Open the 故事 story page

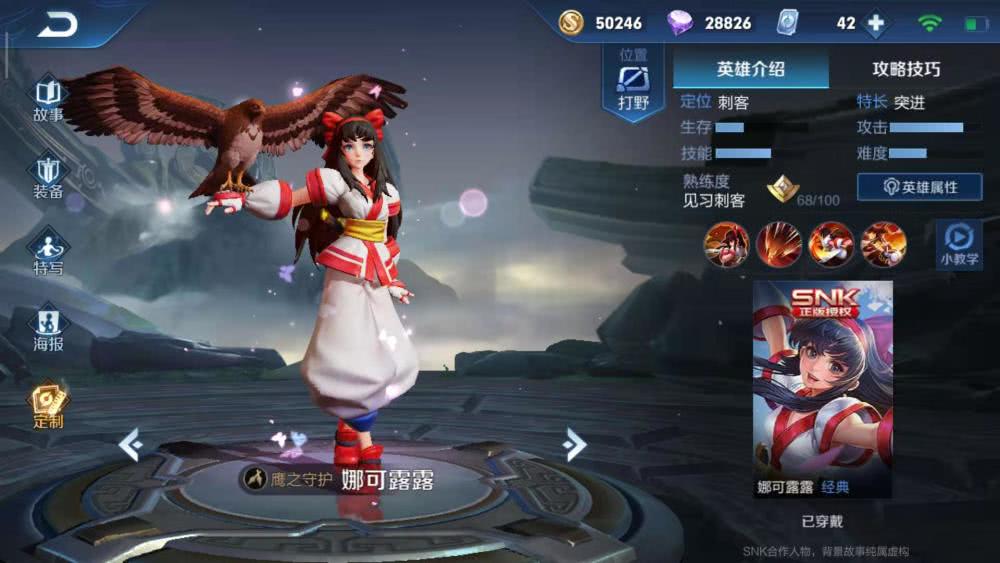48,100
